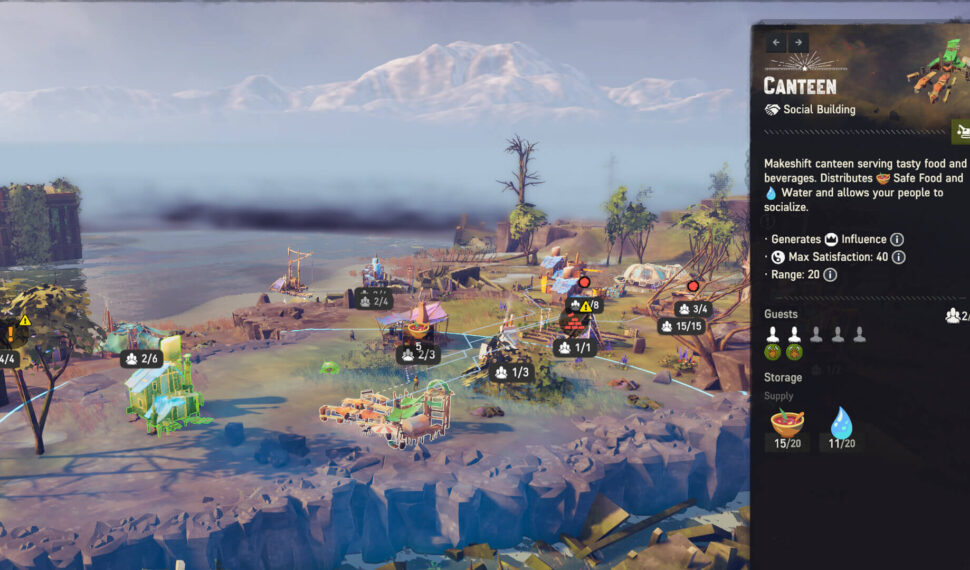
Task: Go to the next building with right arrow
Action: [x=798, y=43]
